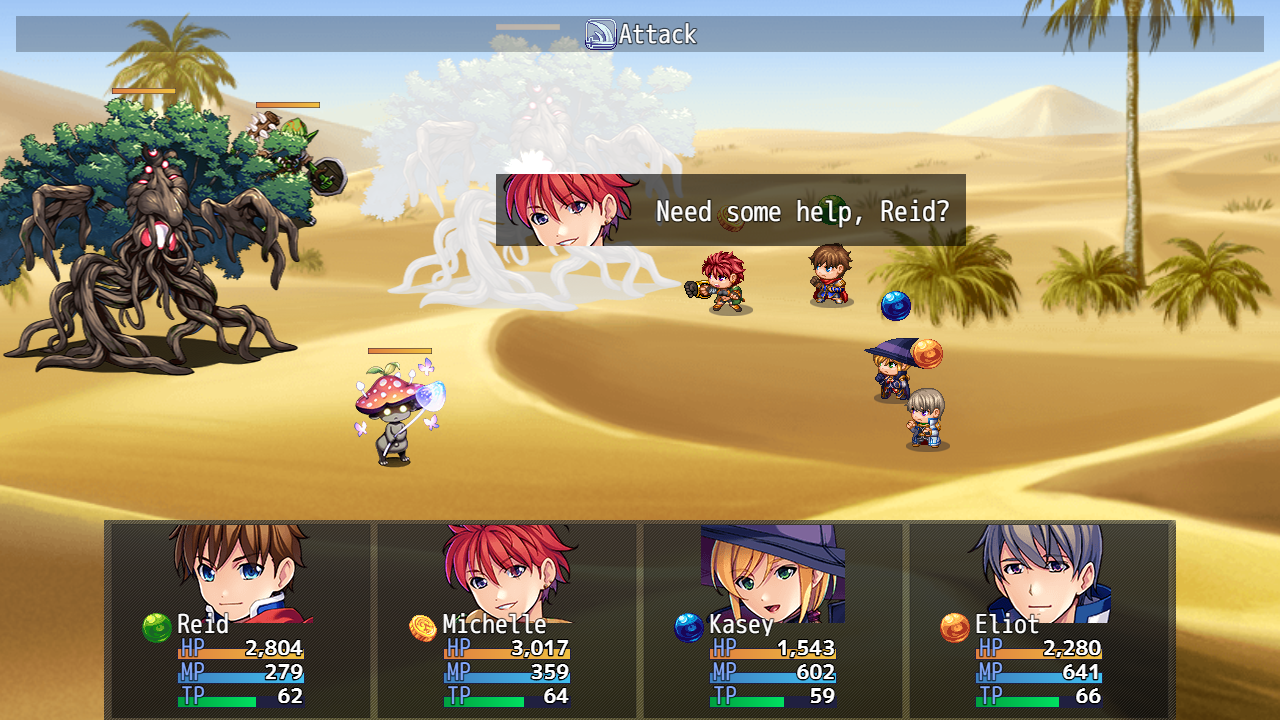Advance the "Need some help, Reid?" dialogue
This screenshot has width=1280, height=720.
pyautogui.click(x=731, y=210)
